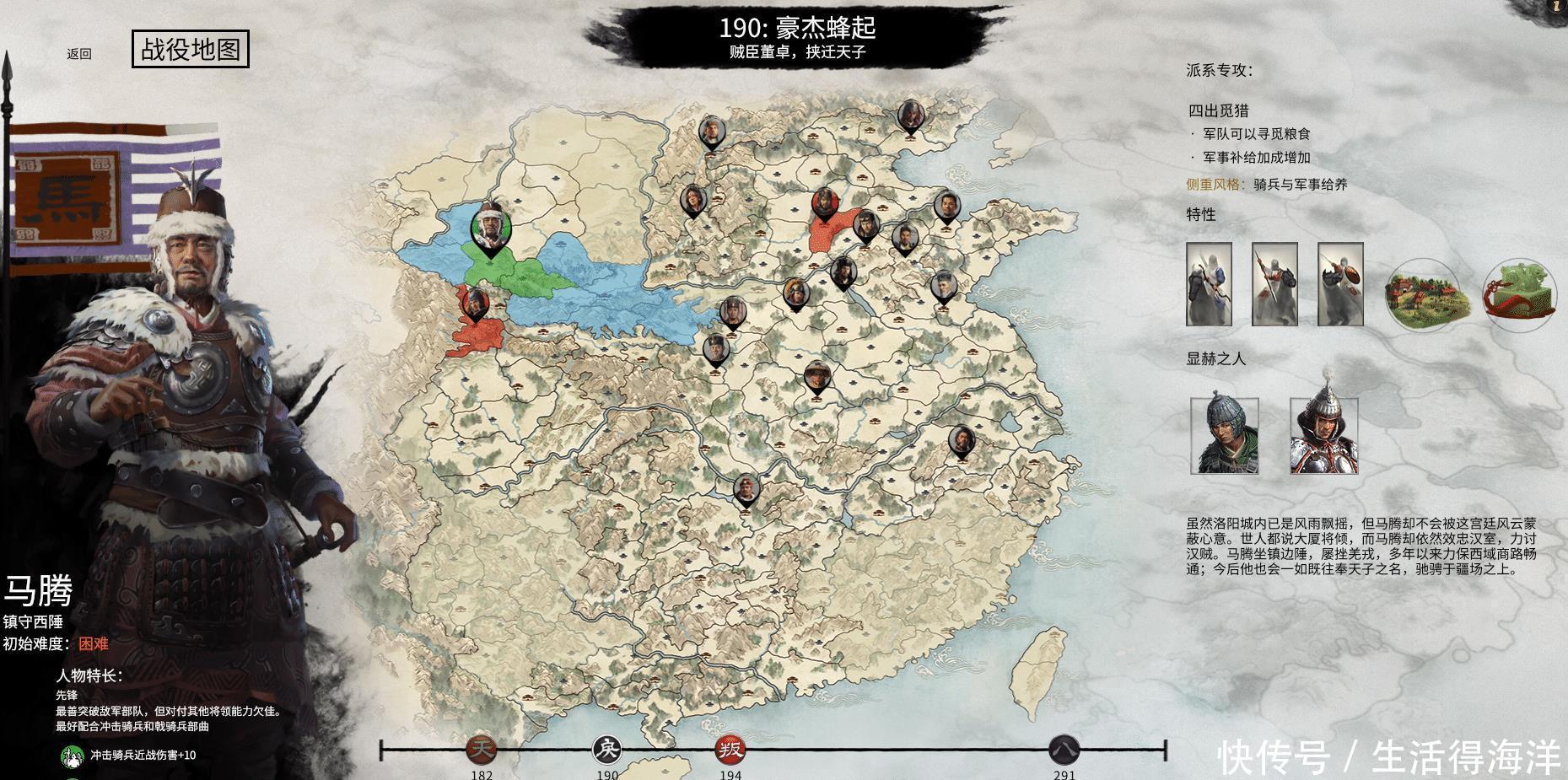Select the faction leader portrait at far northeast

pyautogui.click(x=909, y=115)
